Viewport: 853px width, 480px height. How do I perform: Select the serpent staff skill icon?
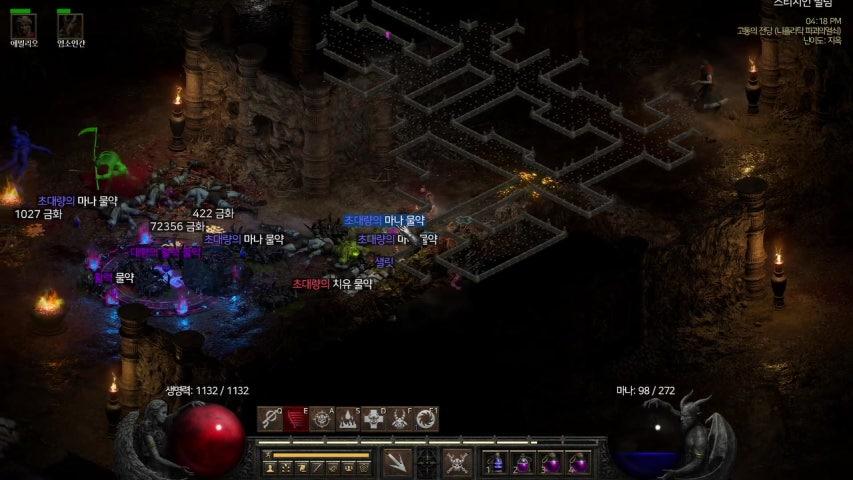click(x=270, y=418)
